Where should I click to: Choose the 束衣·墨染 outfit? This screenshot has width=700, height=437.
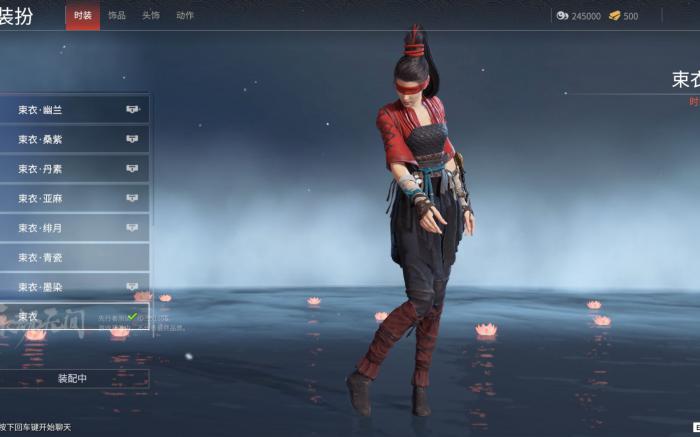click(75, 287)
